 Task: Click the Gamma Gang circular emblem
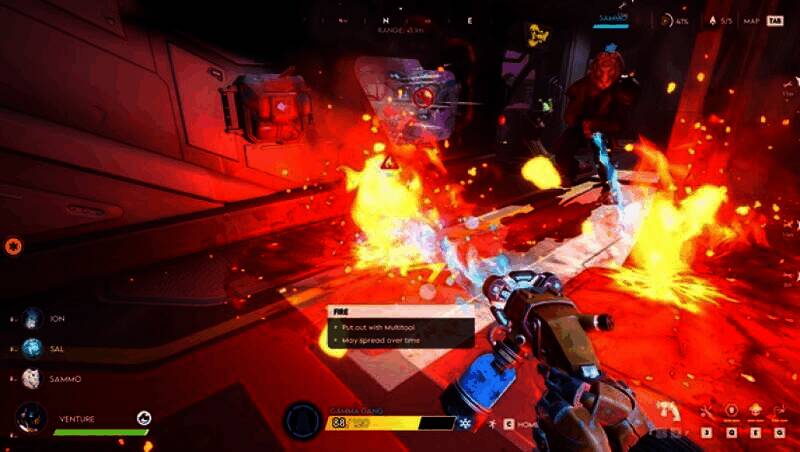point(302,421)
